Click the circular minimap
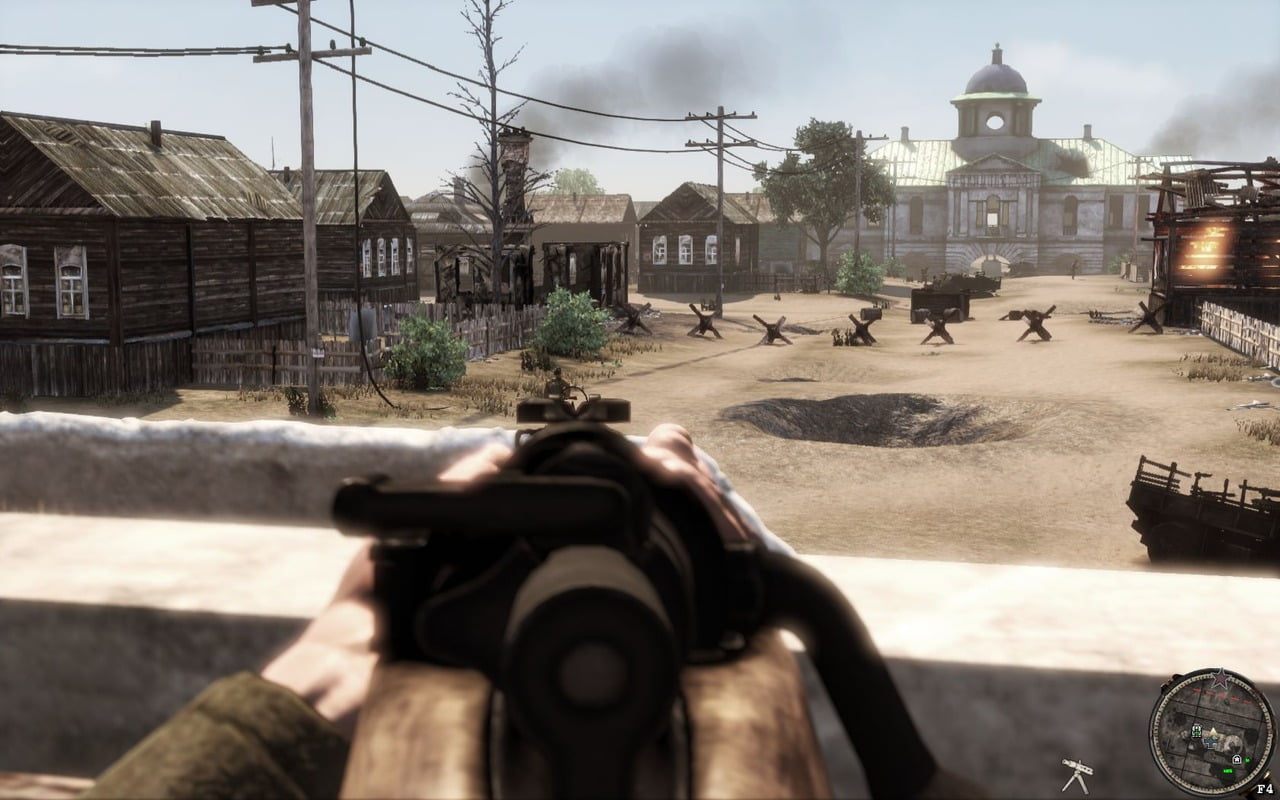 (1212, 732)
